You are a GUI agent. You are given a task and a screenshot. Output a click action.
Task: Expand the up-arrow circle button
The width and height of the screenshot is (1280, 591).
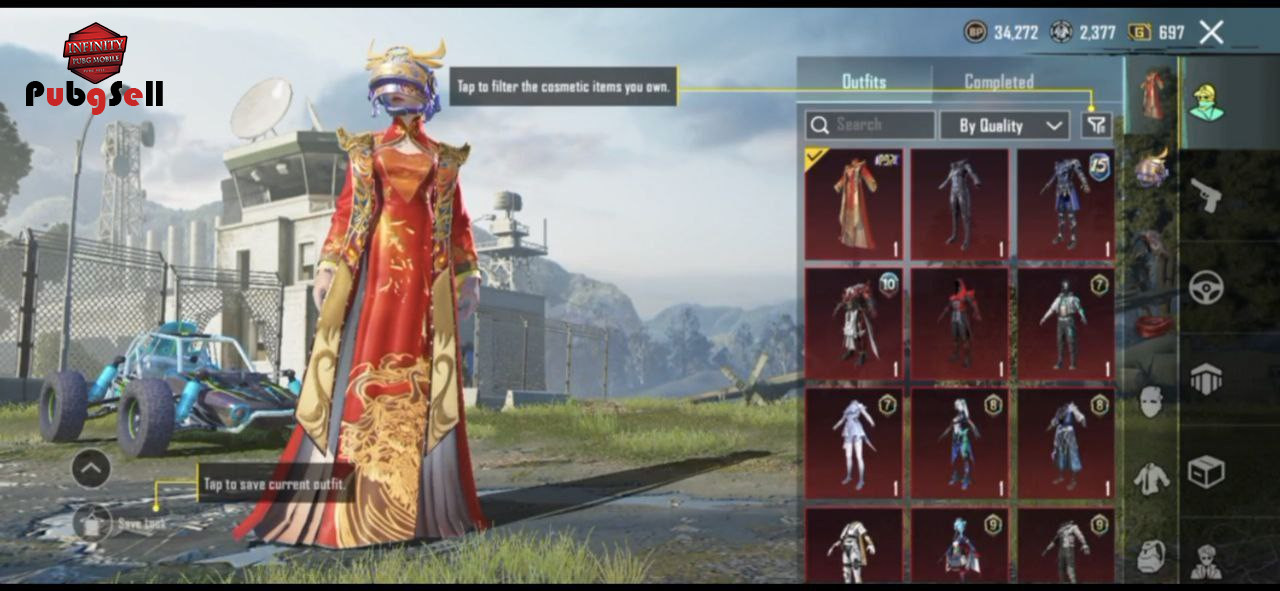tap(91, 468)
